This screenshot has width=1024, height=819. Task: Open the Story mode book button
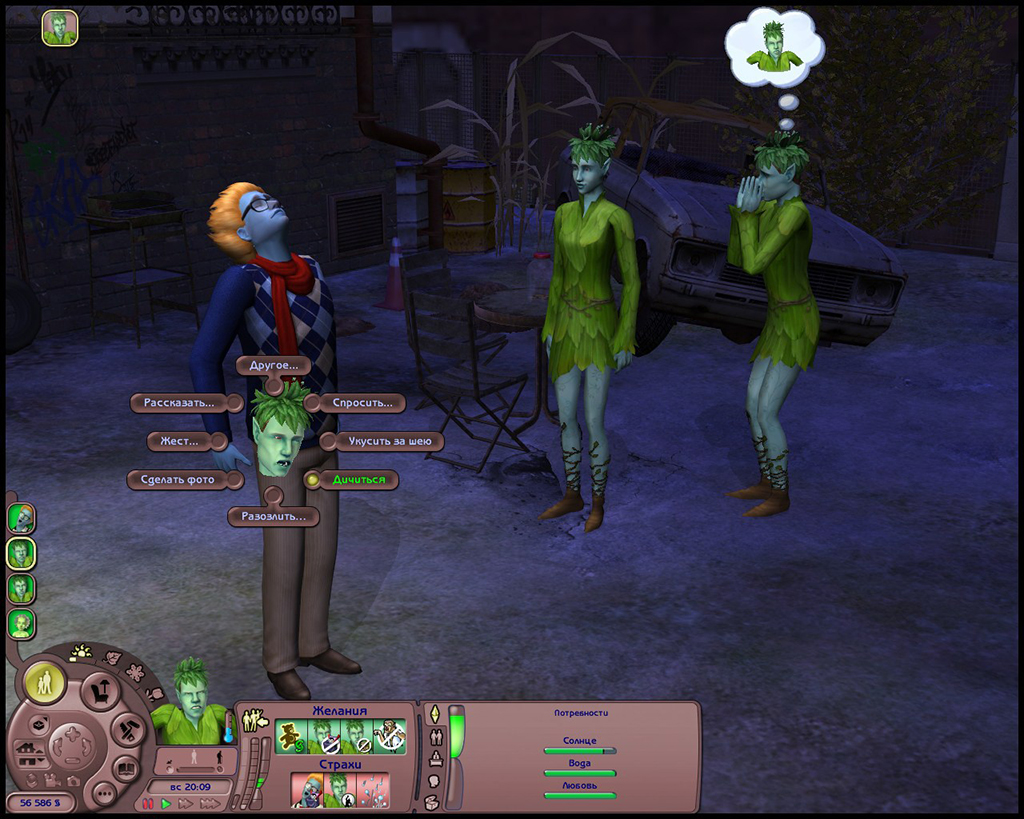[126, 769]
